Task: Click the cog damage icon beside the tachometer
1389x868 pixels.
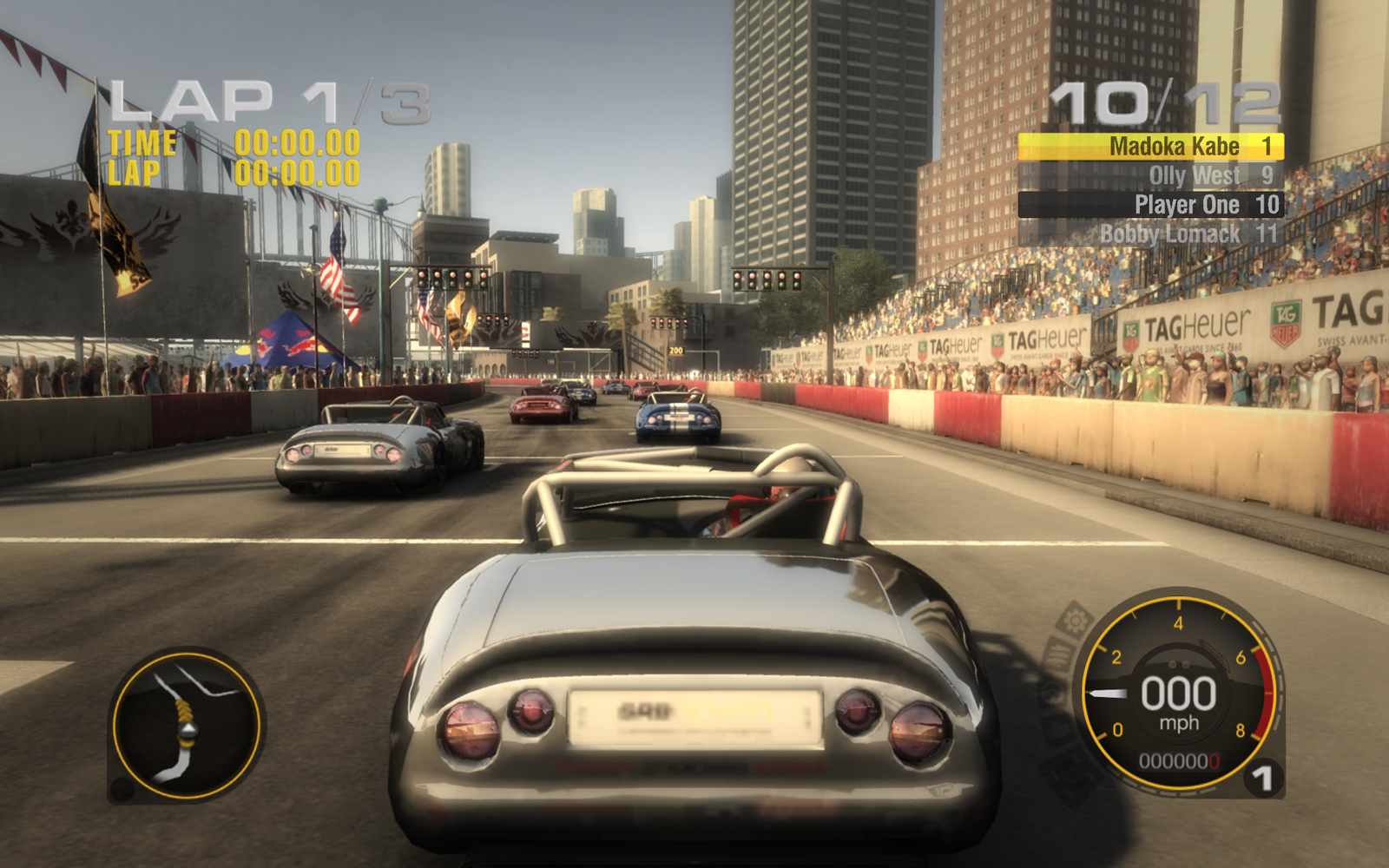Action: [x=1076, y=621]
